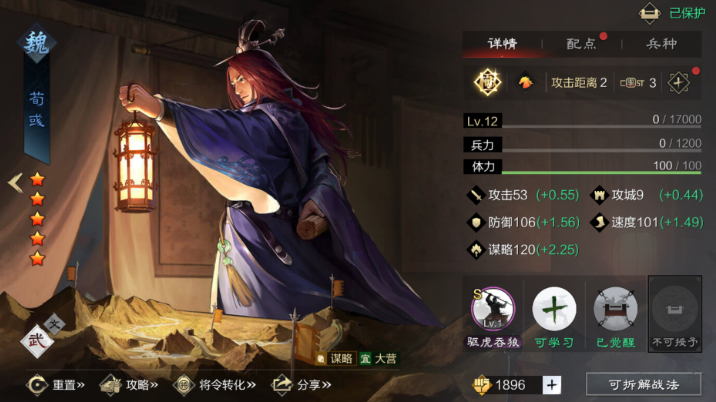716x402 pixels.
Task: Click the diamond plus icon beside COST
Action: pos(679,82)
